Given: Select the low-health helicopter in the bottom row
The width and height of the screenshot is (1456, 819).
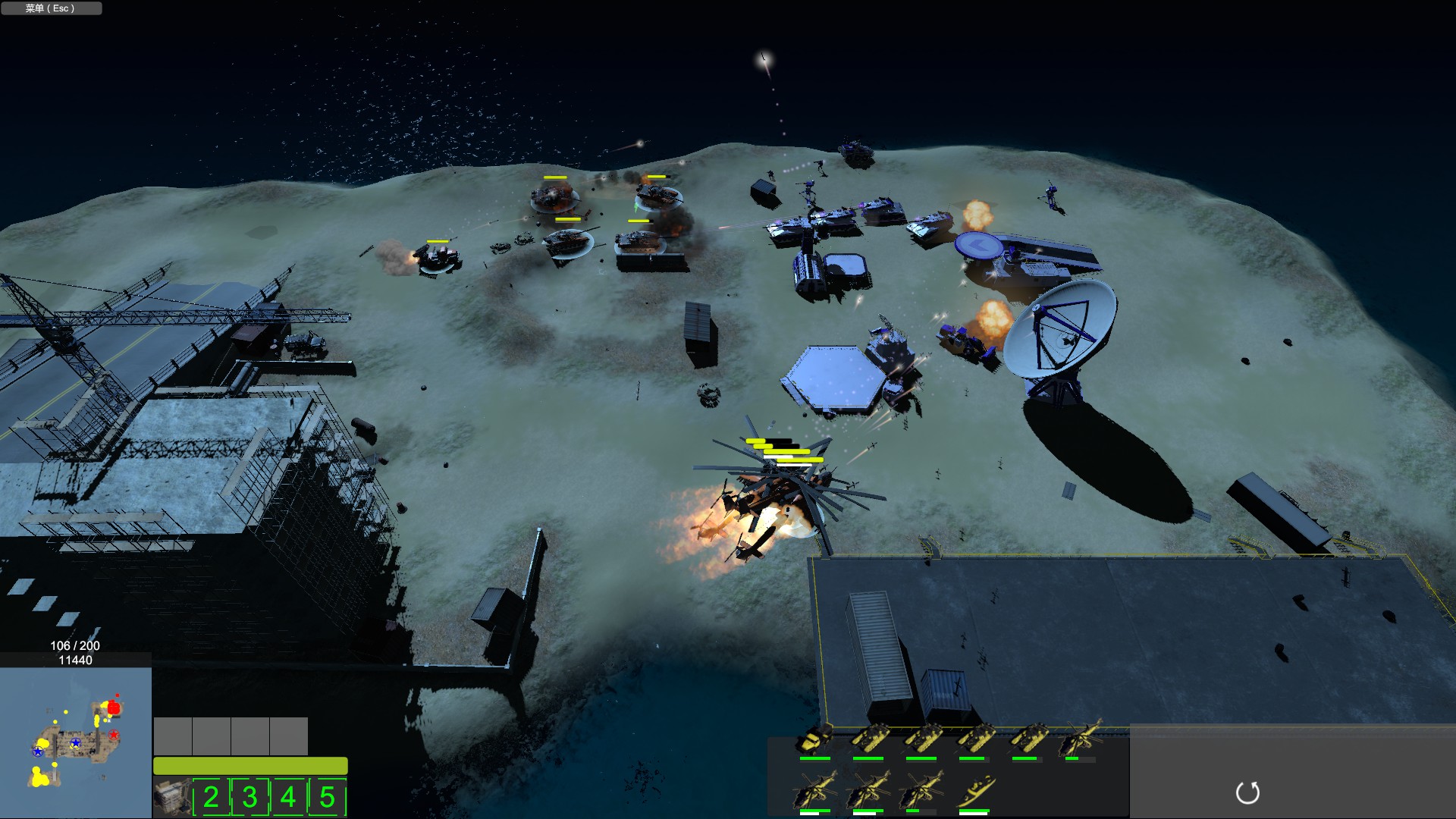Looking at the screenshot, I should pos(919,790).
